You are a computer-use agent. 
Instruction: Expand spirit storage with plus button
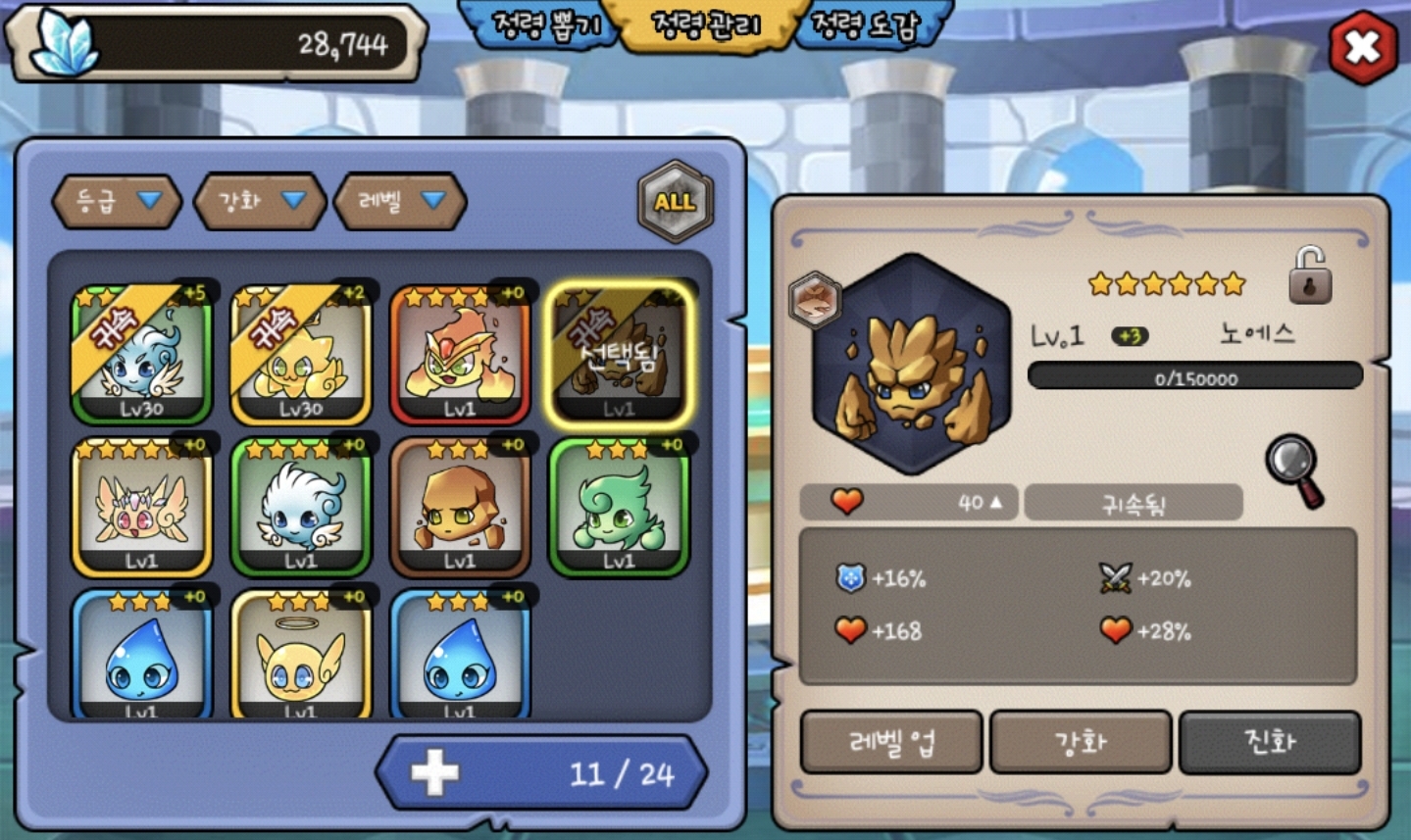(434, 773)
